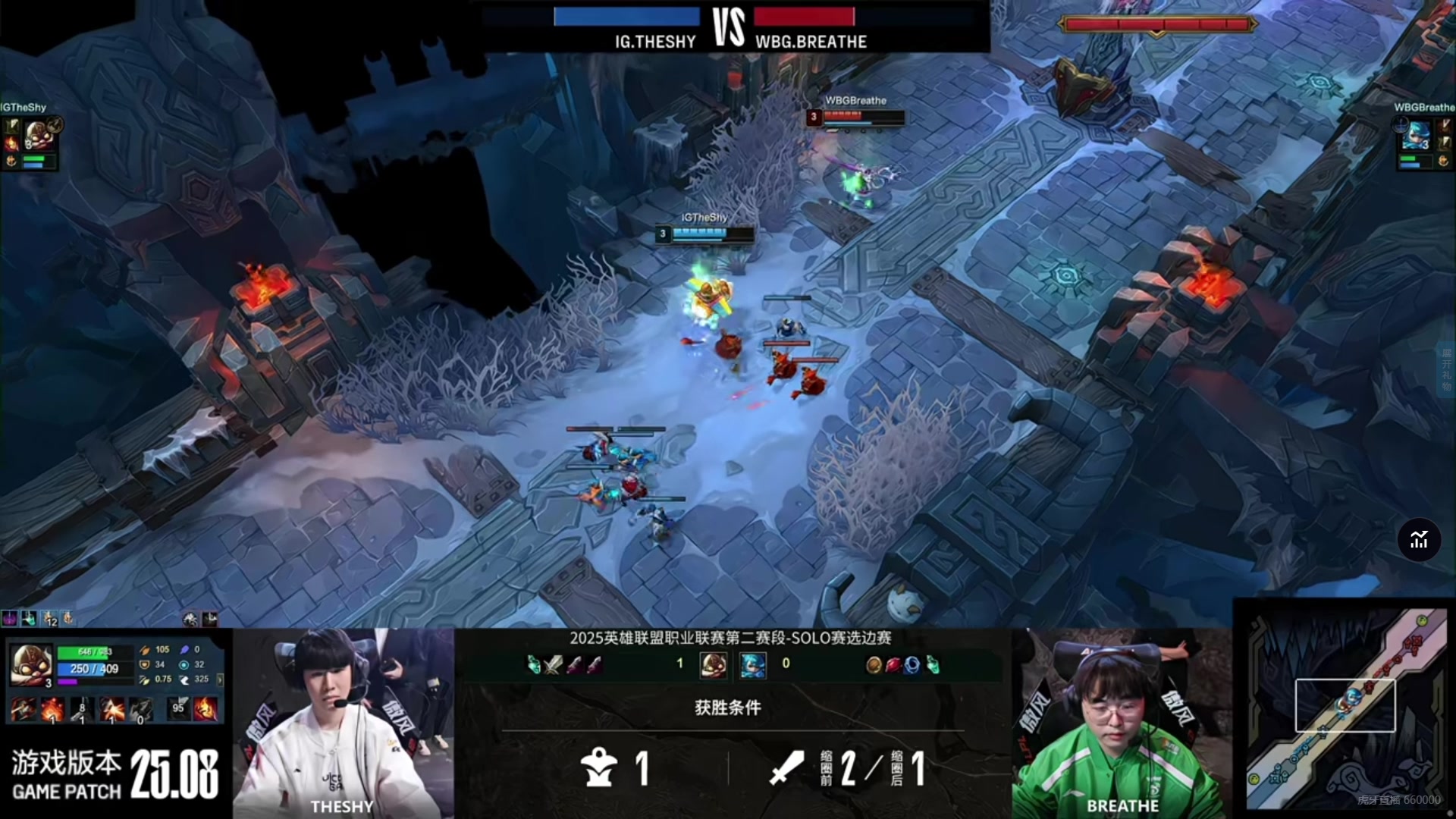
Task: Click the blue champion icon on the scoreboard
Action: coord(752,664)
